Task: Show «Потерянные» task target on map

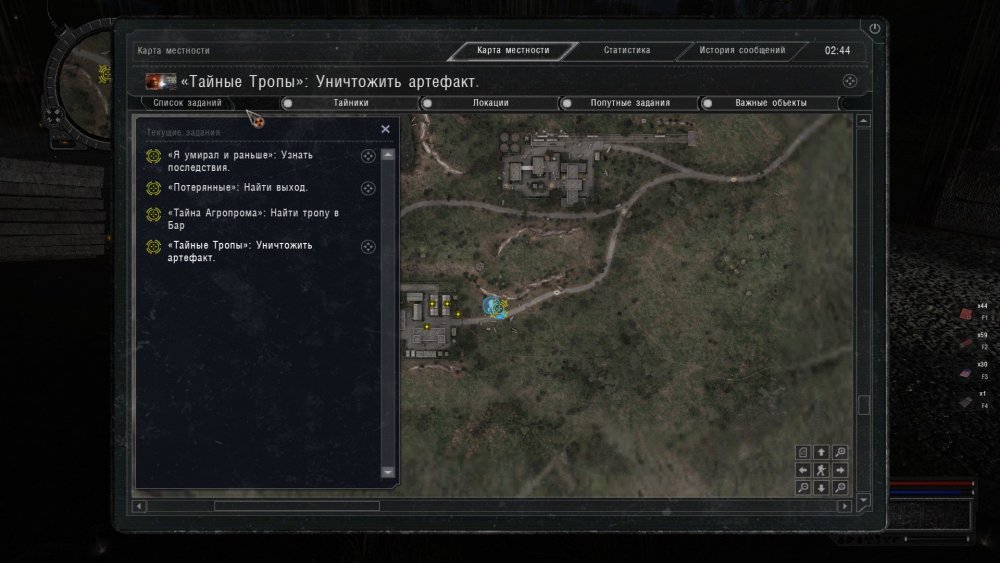Action: coord(367,188)
